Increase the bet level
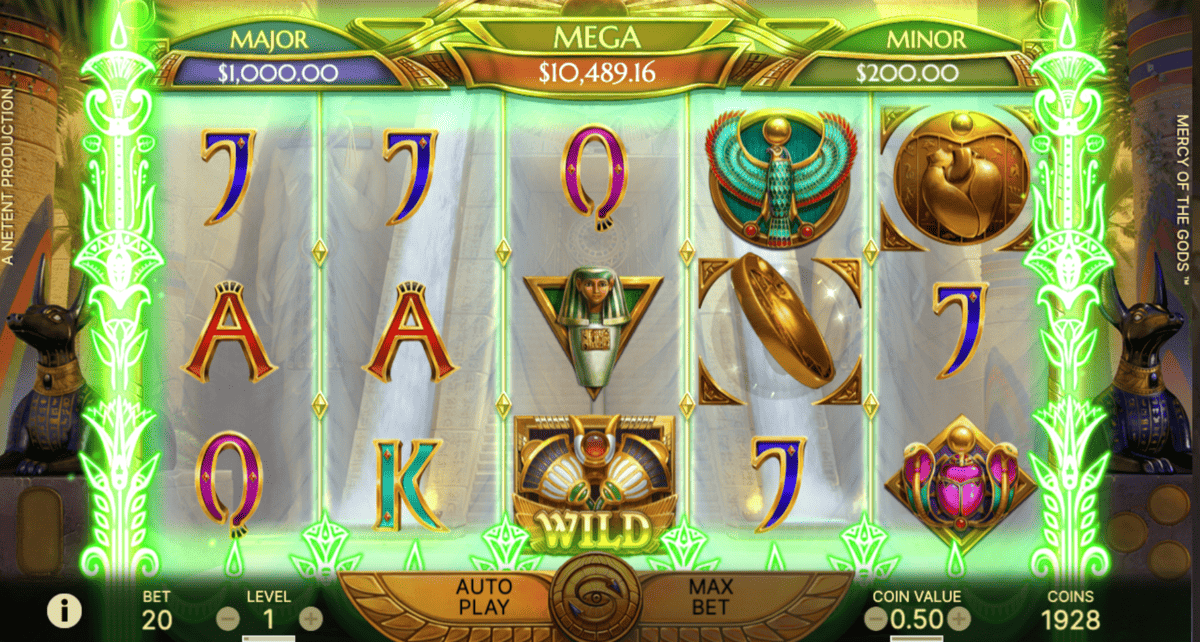This screenshot has width=1200, height=642. pos(311,618)
